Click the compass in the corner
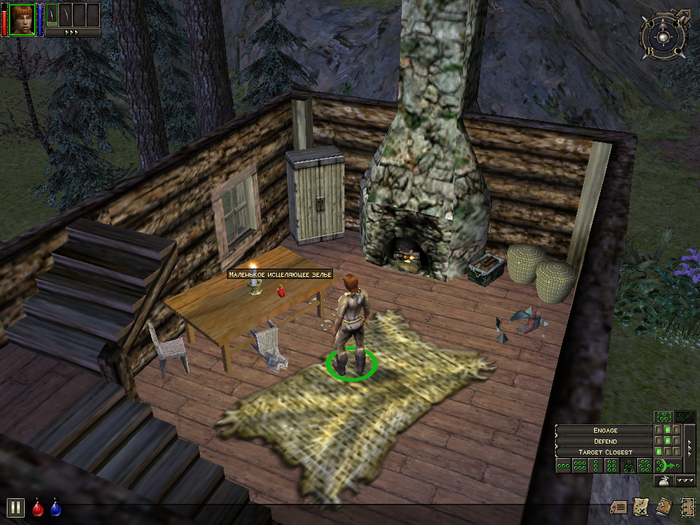The height and width of the screenshot is (525, 700). (659, 36)
